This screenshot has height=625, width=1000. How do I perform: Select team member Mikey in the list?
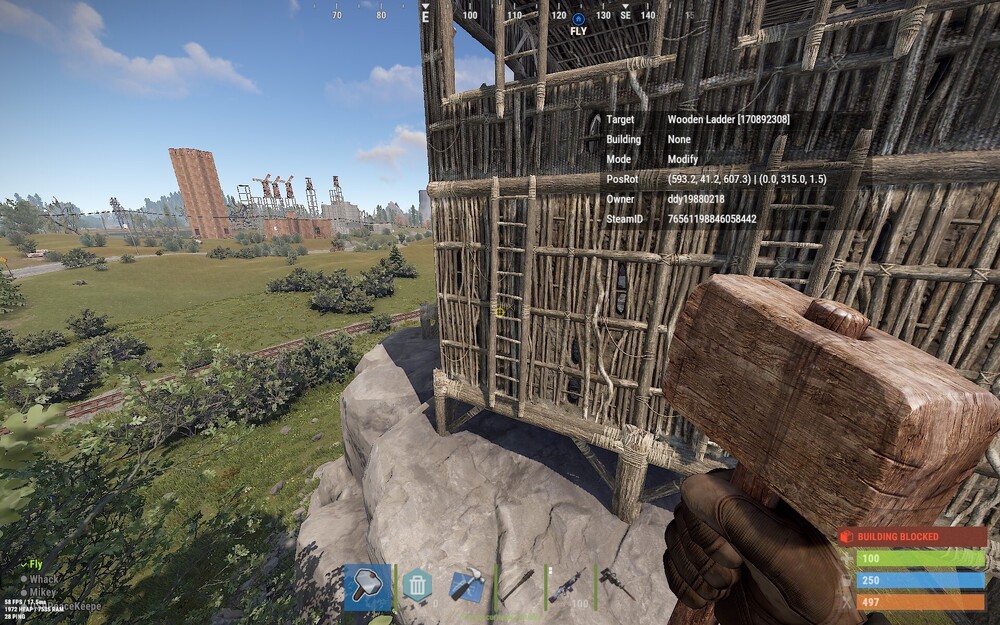[x=42, y=592]
